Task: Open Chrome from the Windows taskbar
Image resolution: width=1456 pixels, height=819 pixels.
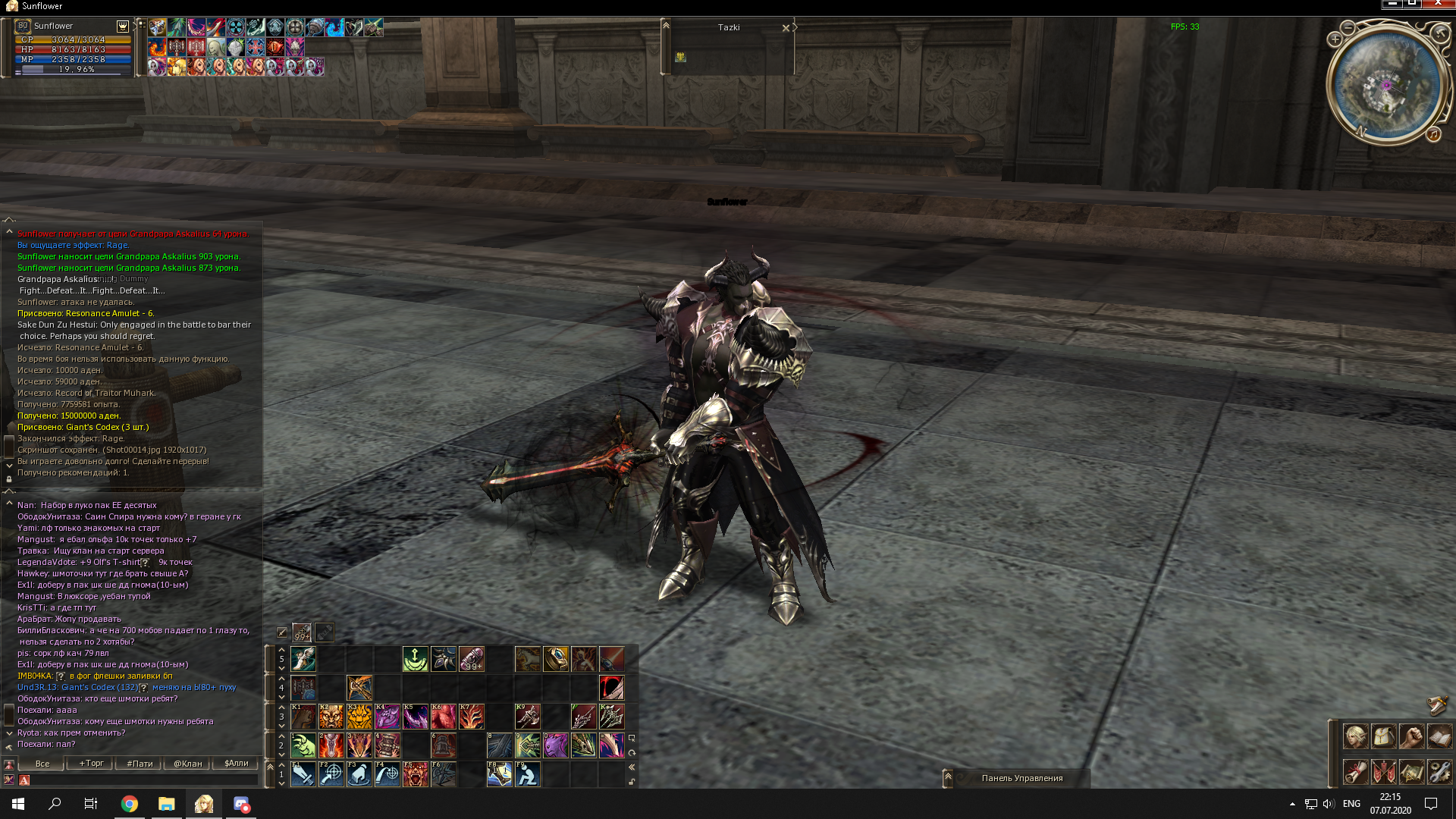Action: pos(130,804)
